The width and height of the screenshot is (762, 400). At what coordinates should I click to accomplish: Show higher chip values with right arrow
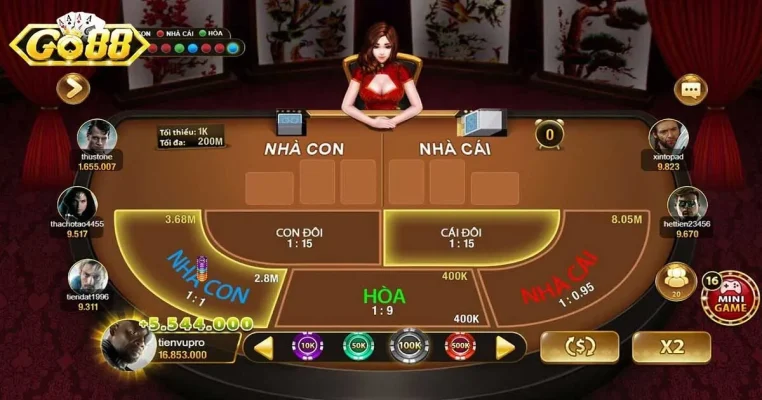[505, 347]
